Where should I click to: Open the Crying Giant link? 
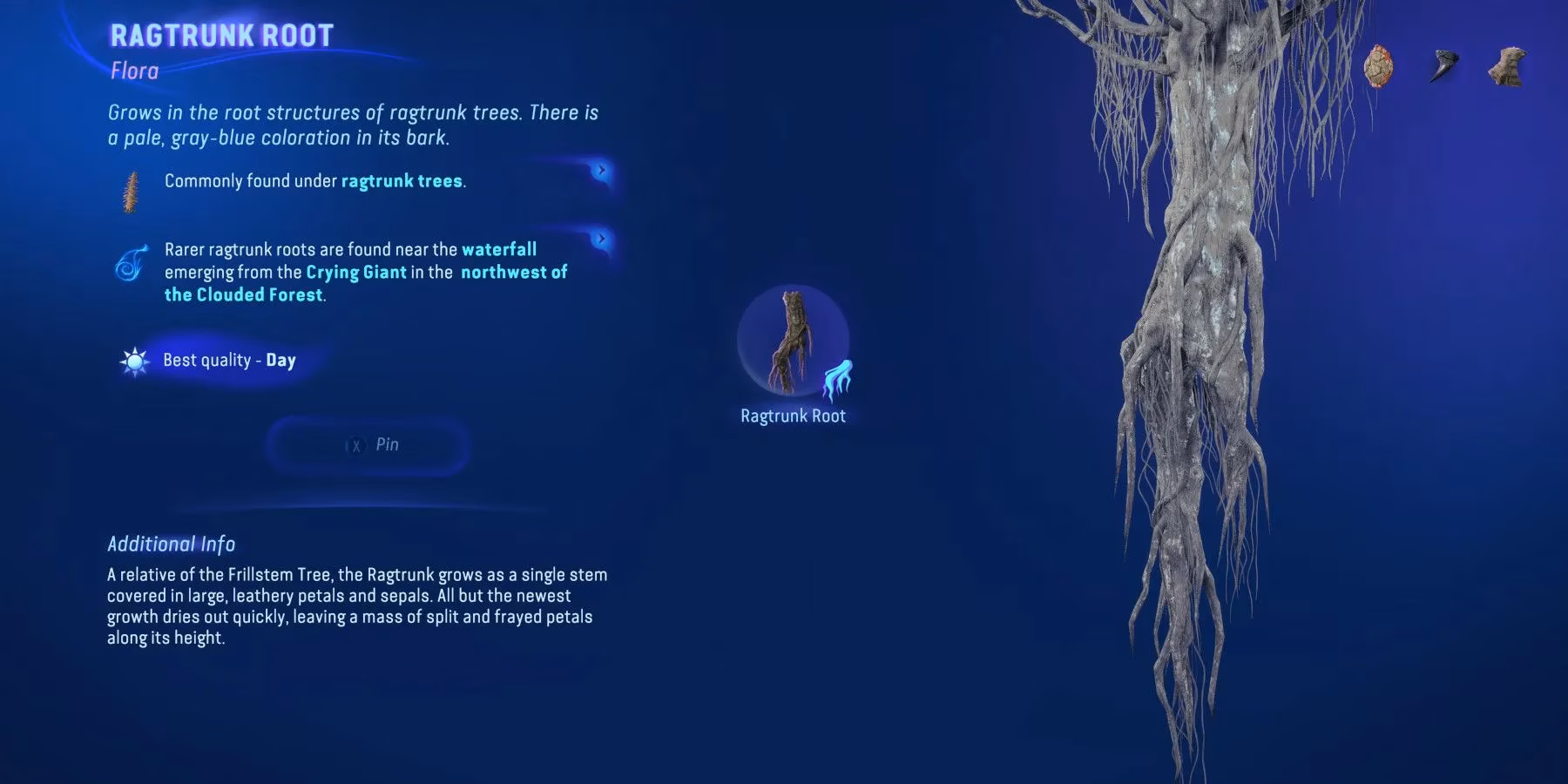(x=354, y=272)
